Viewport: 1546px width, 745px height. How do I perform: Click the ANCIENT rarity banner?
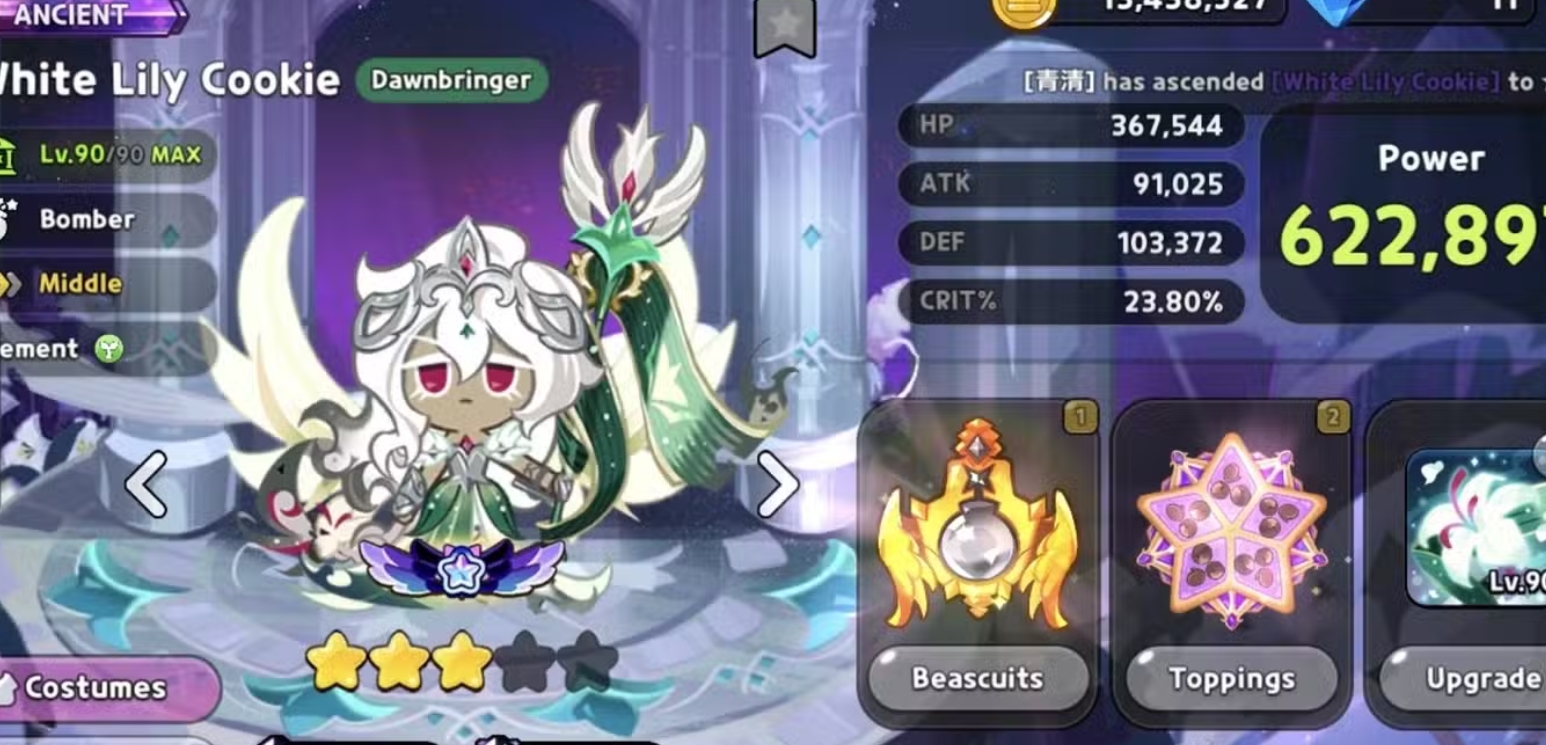point(70,16)
